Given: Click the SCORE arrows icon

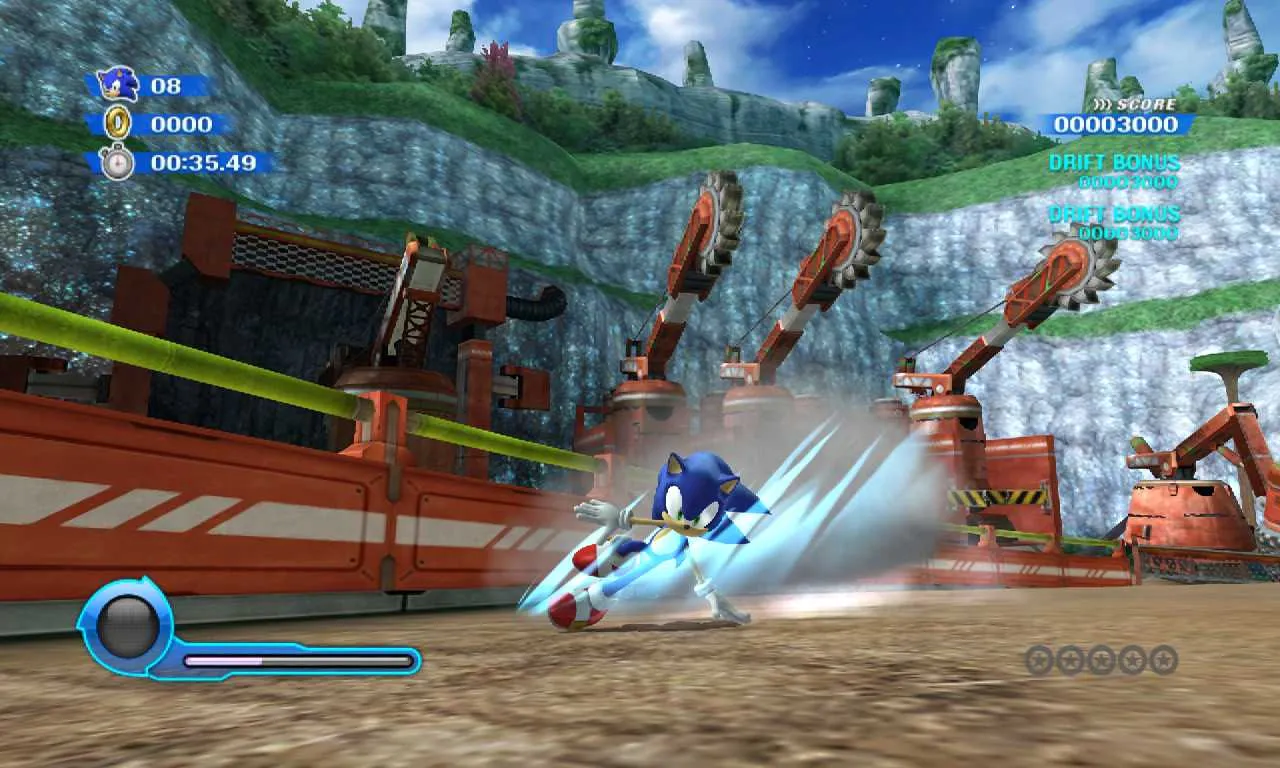Looking at the screenshot, I should 1105,102.
